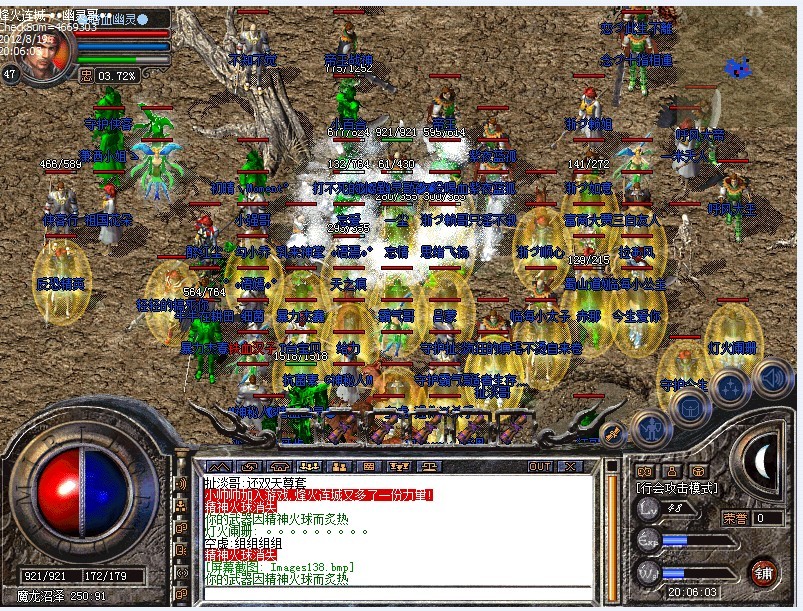
Task: Open the skills button with four stars
Action: tap(730, 386)
